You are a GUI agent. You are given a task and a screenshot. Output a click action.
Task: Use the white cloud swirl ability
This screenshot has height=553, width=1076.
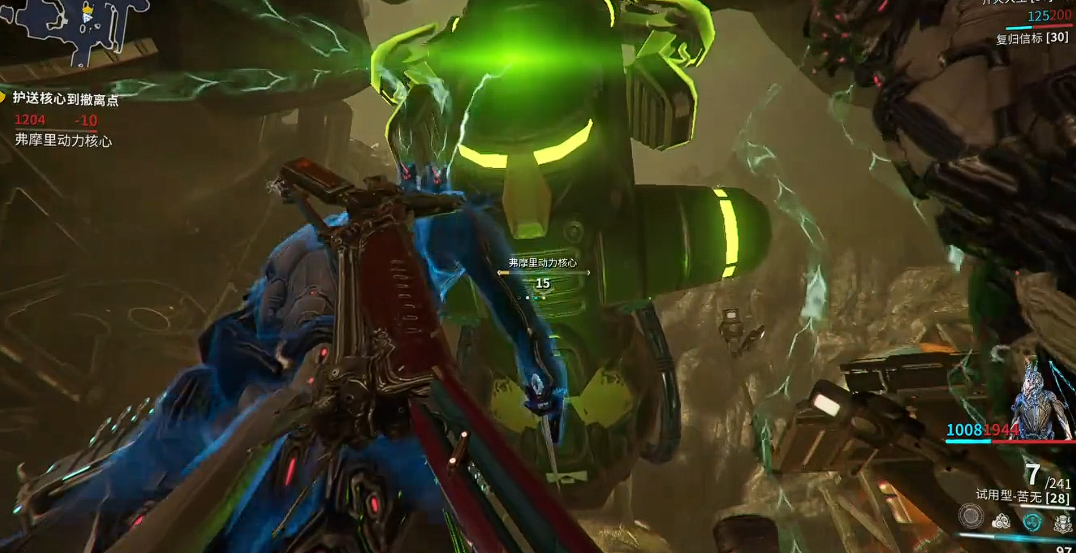1001,520
